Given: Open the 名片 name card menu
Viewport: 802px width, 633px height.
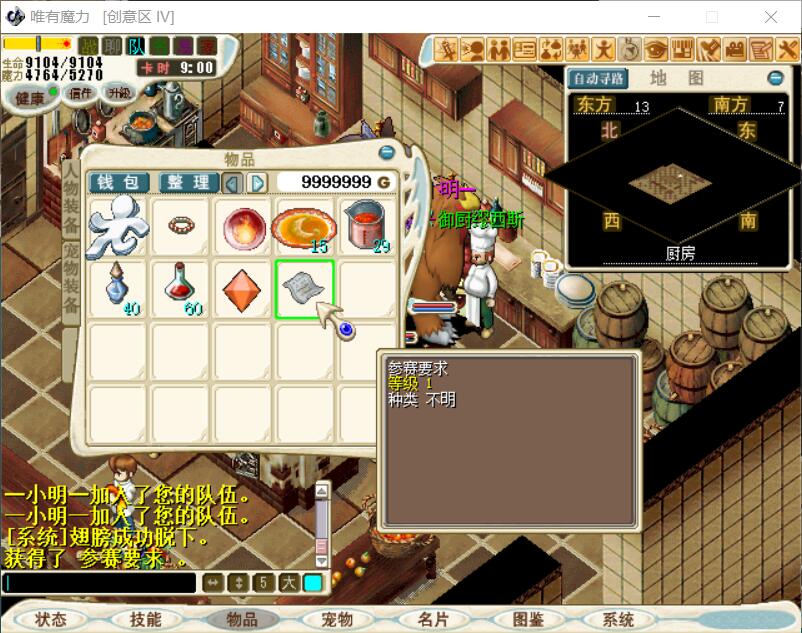Looking at the screenshot, I should point(433,619).
